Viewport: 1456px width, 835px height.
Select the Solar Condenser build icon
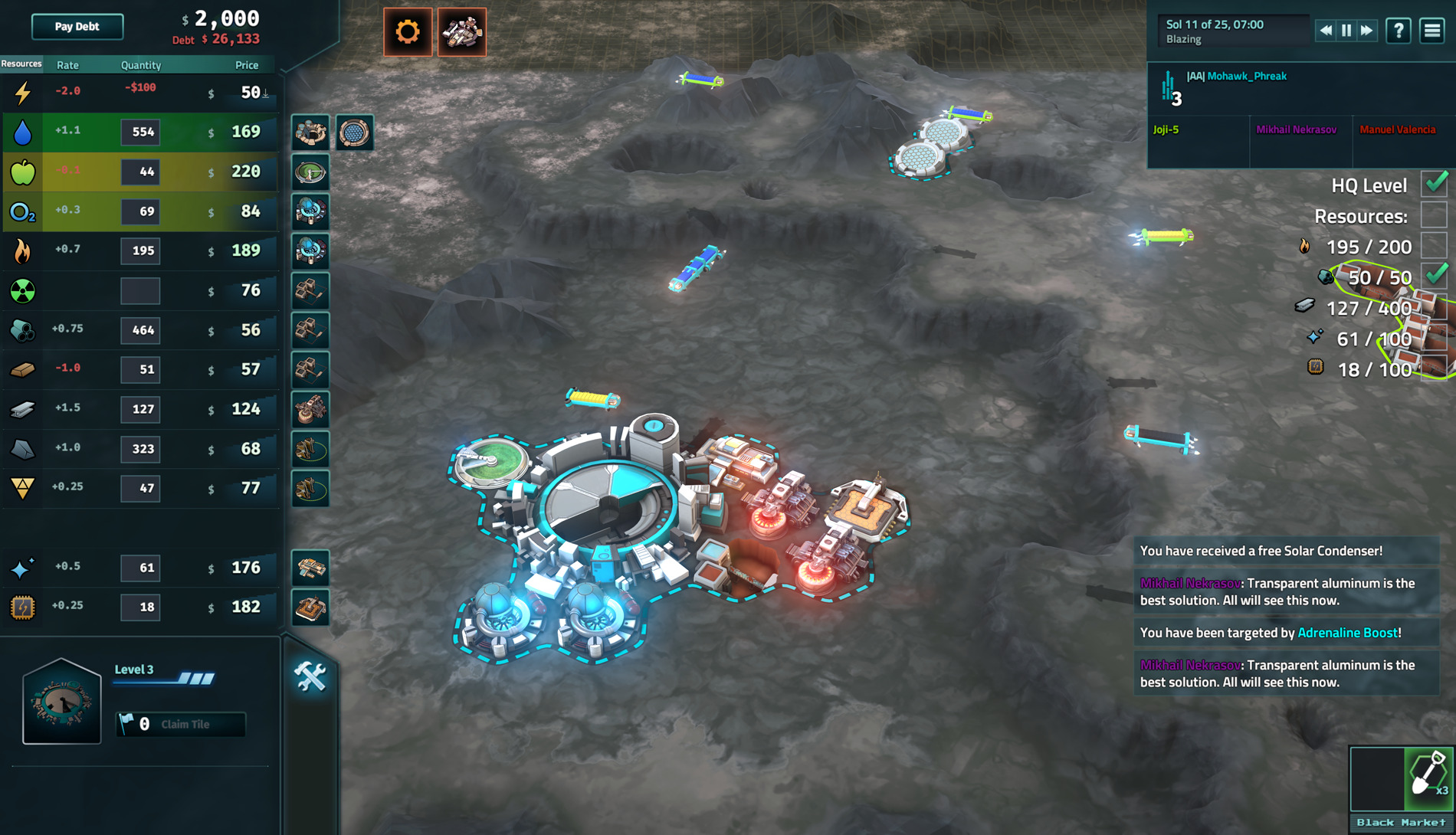[x=355, y=132]
